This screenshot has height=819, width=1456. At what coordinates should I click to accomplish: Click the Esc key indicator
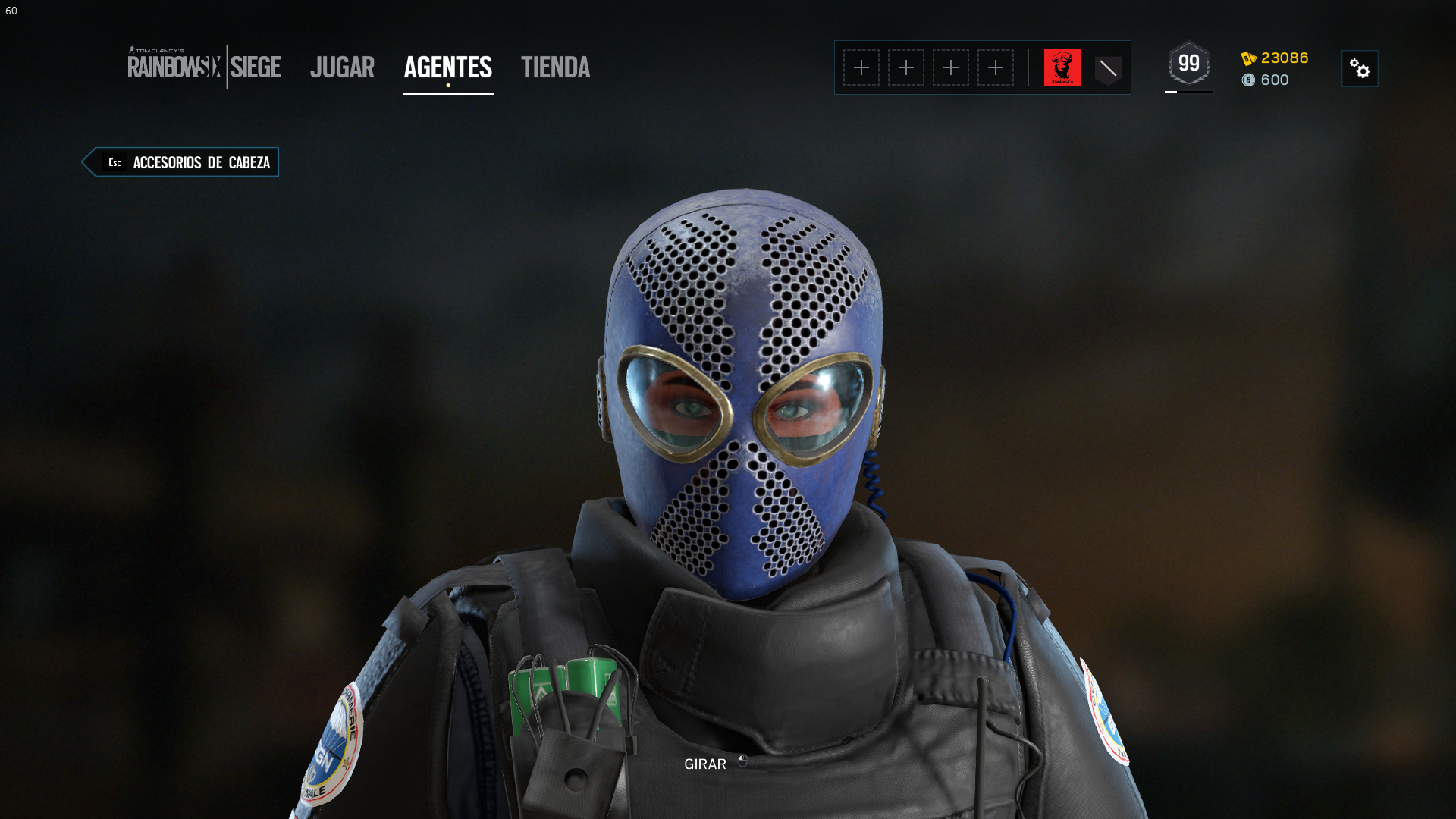click(x=115, y=162)
